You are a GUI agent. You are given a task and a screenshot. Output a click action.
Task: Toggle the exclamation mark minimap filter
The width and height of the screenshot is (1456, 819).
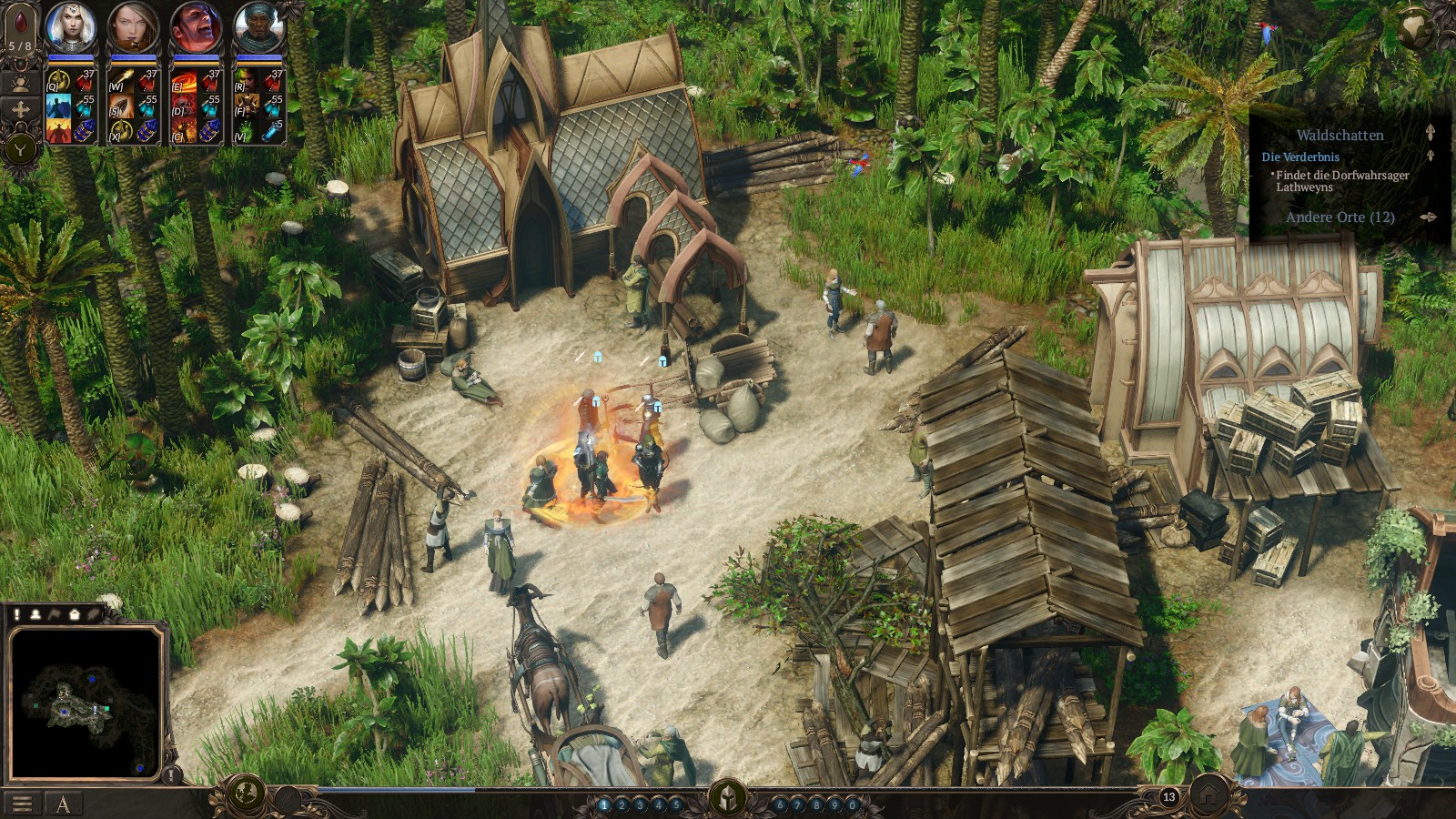(x=16, y=614)
